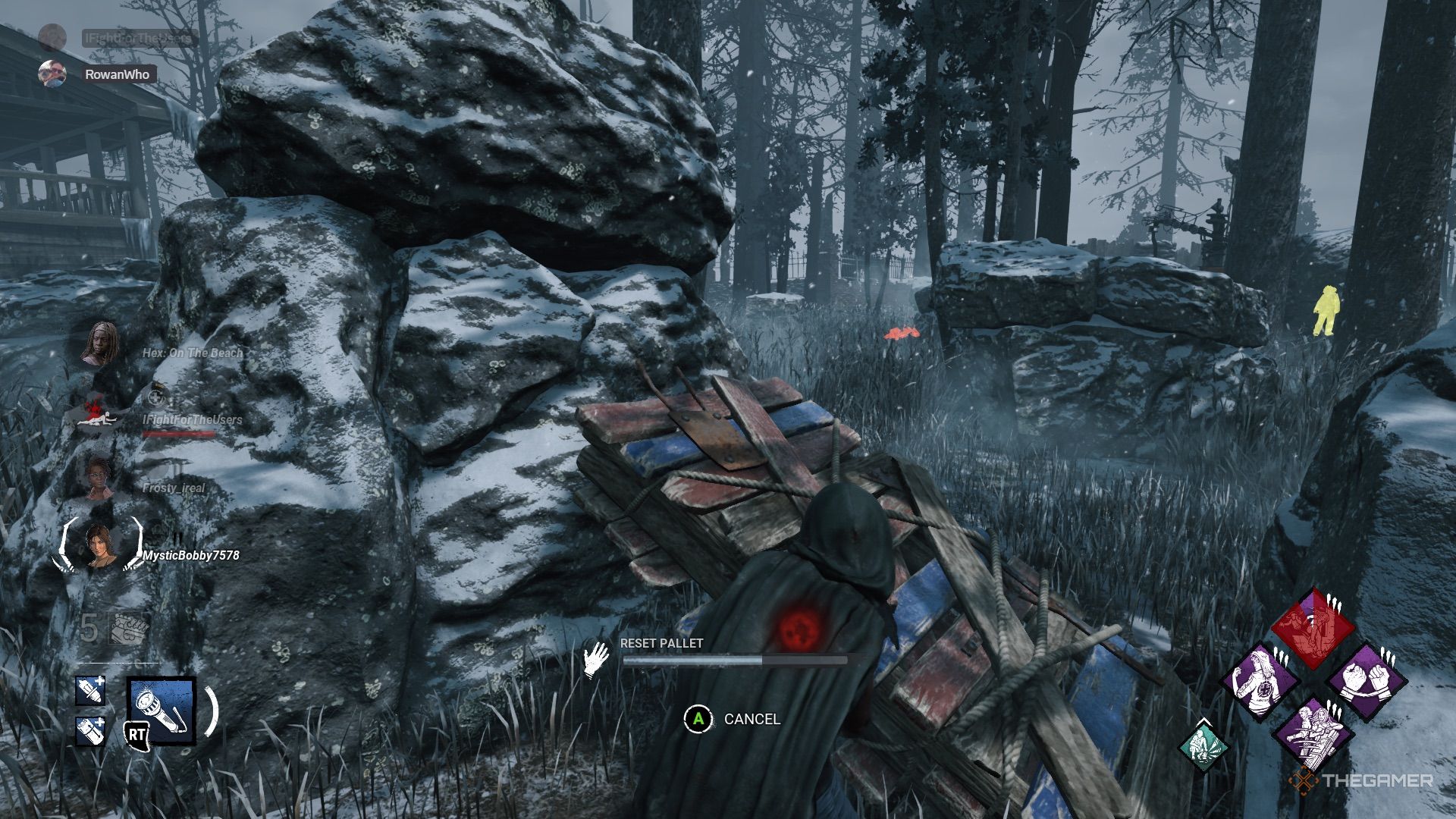Select the Hex: On The Beach player portrait
1456x819 pixels.
(99, 345)
